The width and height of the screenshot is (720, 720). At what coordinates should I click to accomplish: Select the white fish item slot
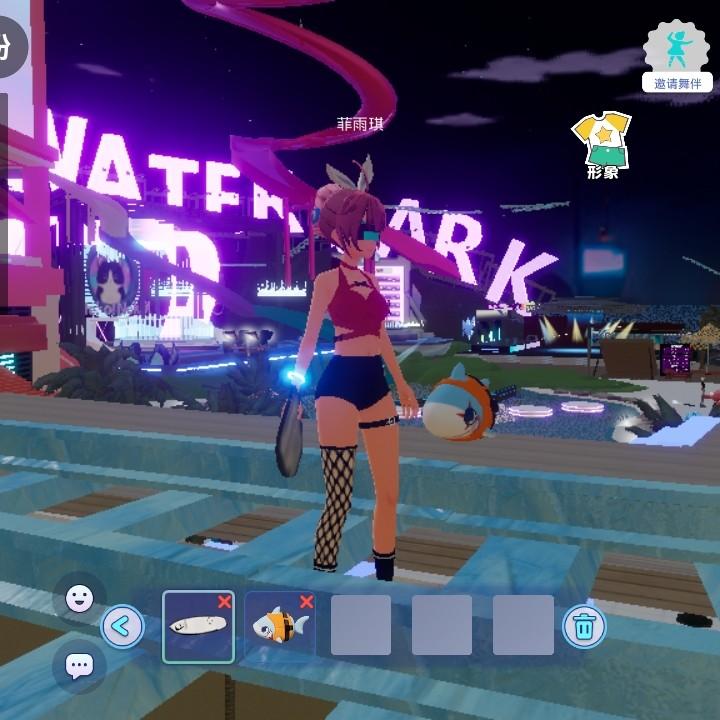pos(197,627)
